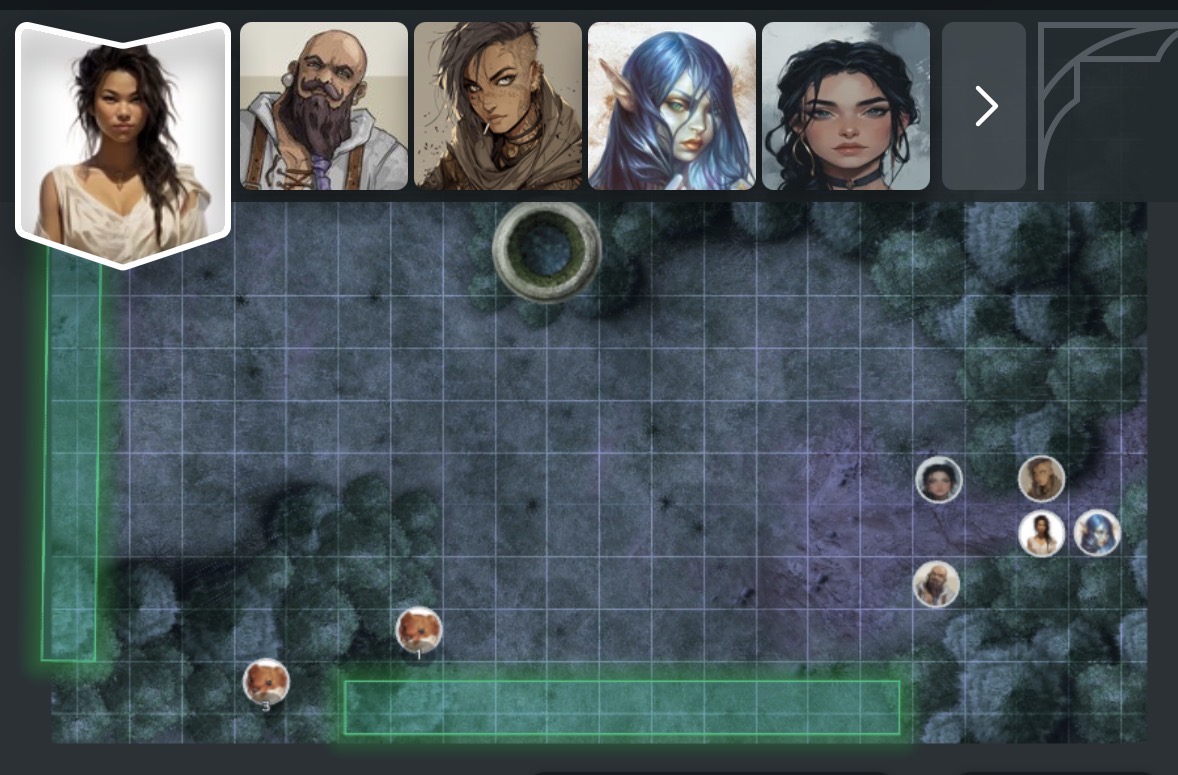The height and width of the screenshot is (775, 1178).
Task: Choose the bald bearded dwarf portrait
Action: click(324, 106)
